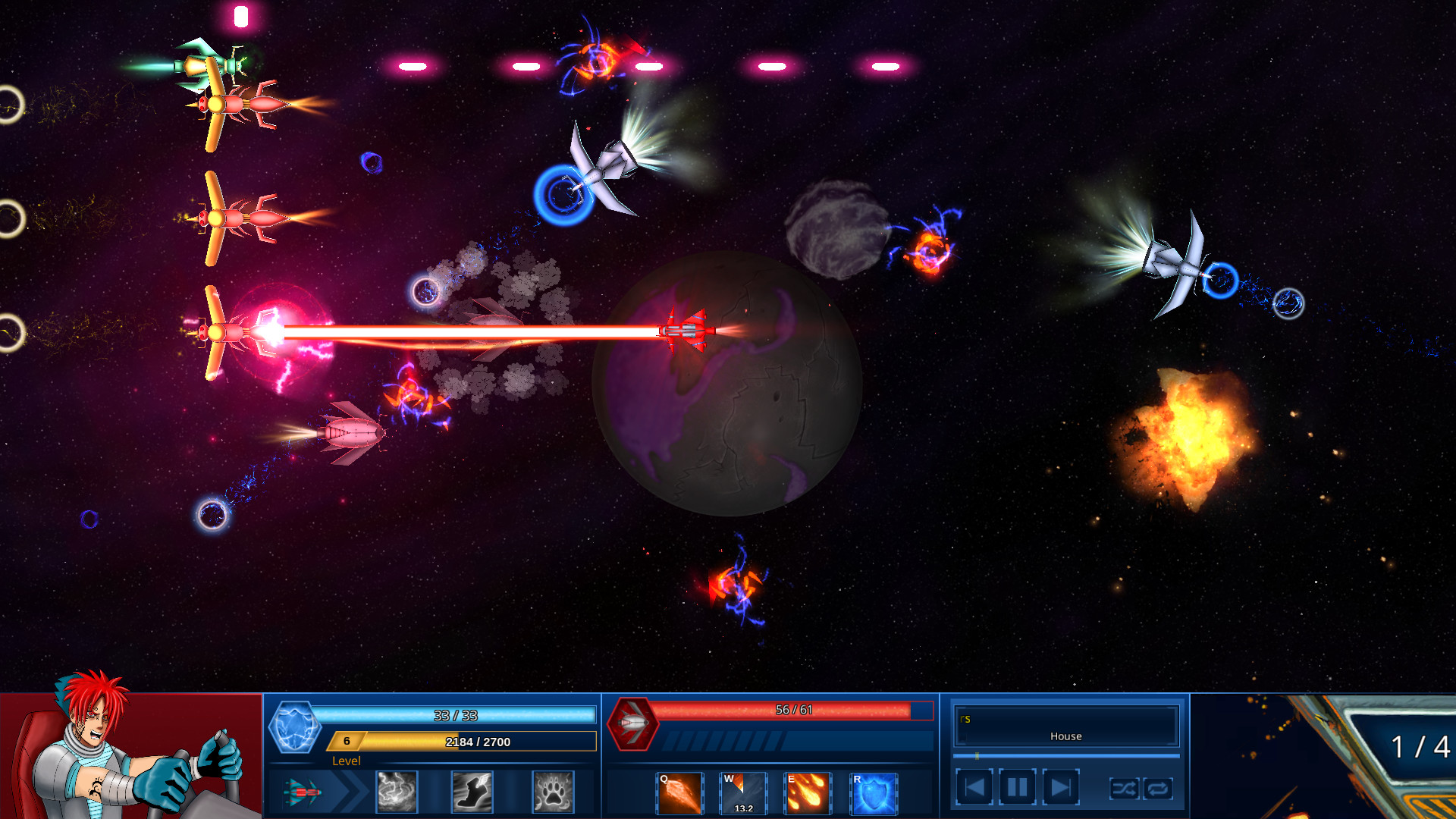This screenshot has height=819, width=1456.
Task: Click the winged boot speed skill
Action: pos(472,792)
